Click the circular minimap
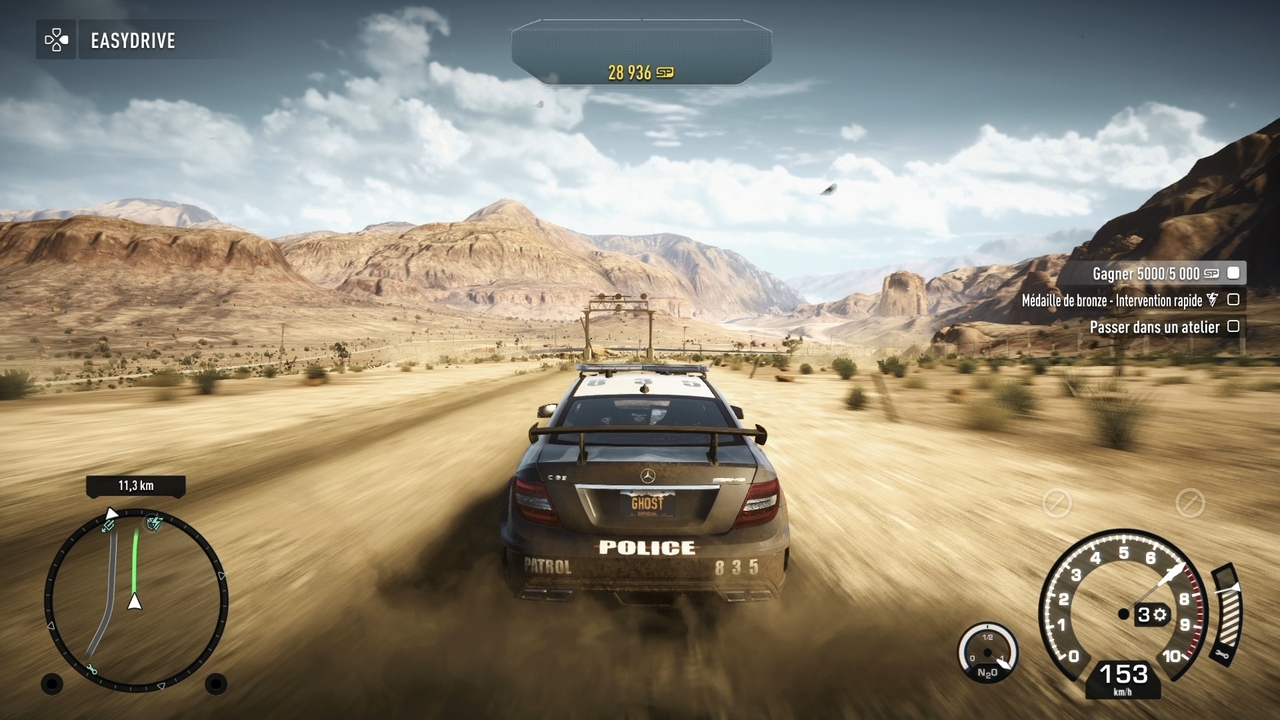Screen dimensions: 1280x720 [136, 599]
